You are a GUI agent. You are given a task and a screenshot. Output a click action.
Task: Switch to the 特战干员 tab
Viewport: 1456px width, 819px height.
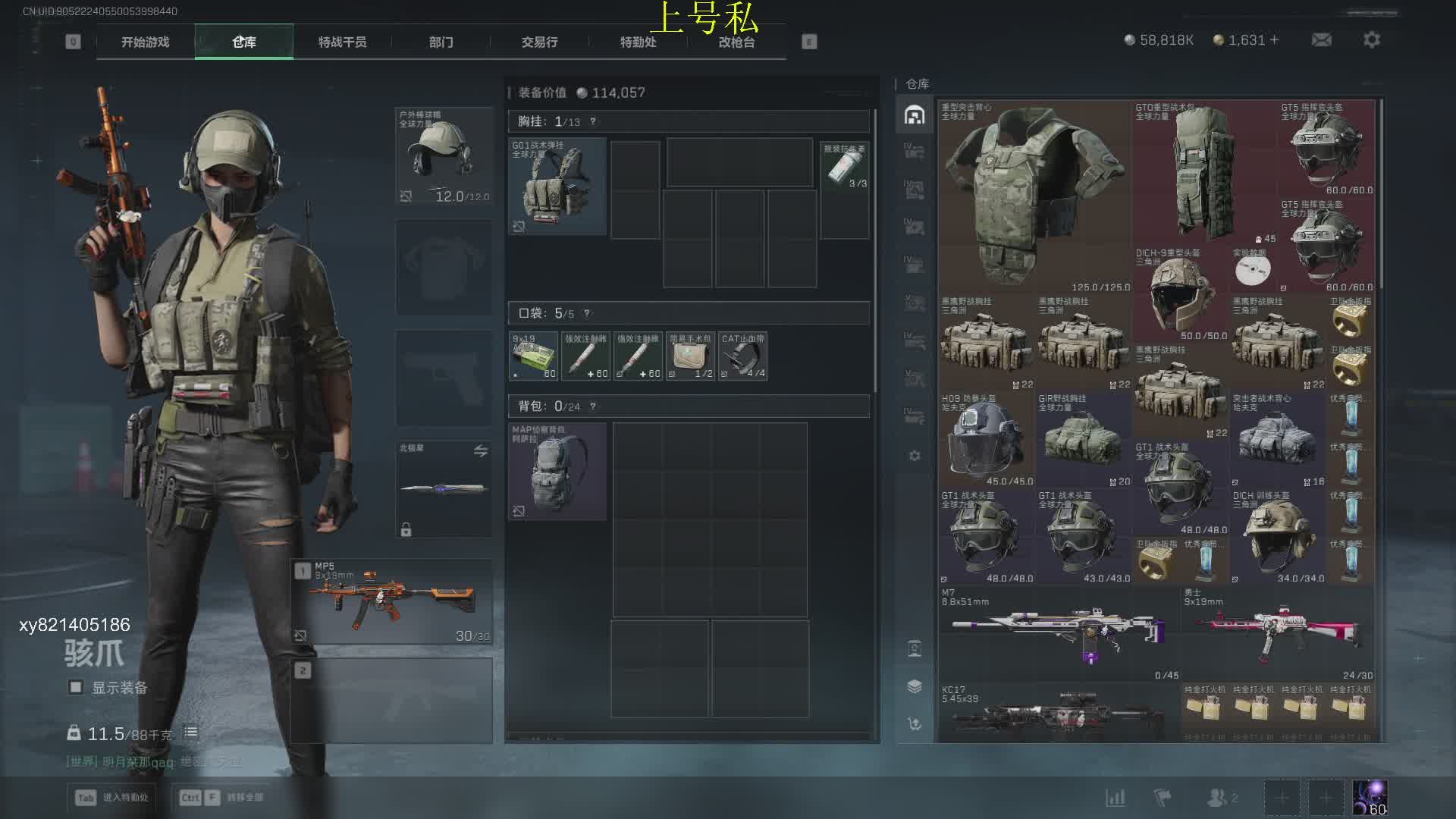click(x=342, y=42)
